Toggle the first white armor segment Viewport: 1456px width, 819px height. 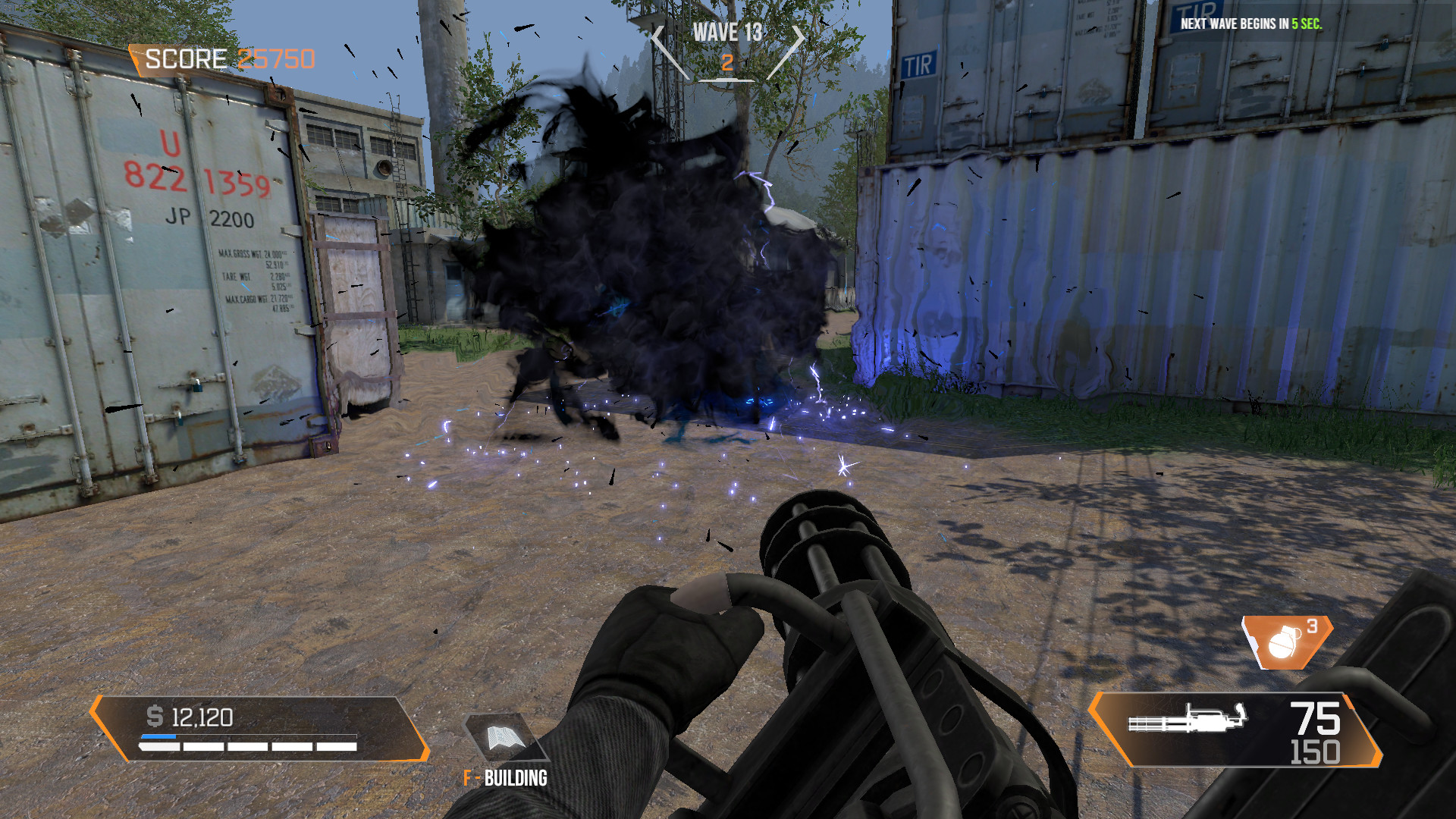point(160,748)
